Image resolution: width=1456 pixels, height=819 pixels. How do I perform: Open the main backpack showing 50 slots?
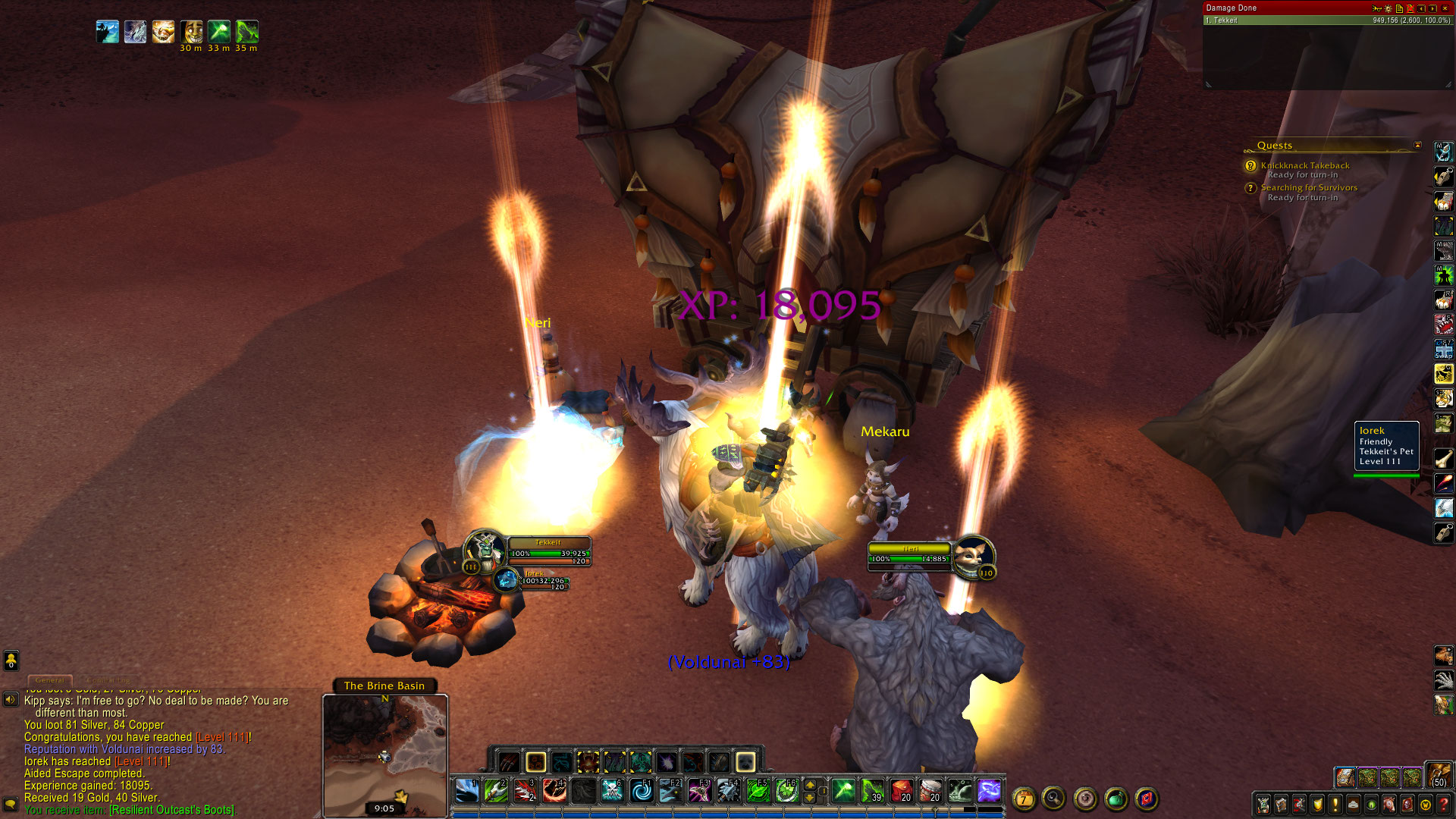pyautogui.click(x=1439, y=774)
